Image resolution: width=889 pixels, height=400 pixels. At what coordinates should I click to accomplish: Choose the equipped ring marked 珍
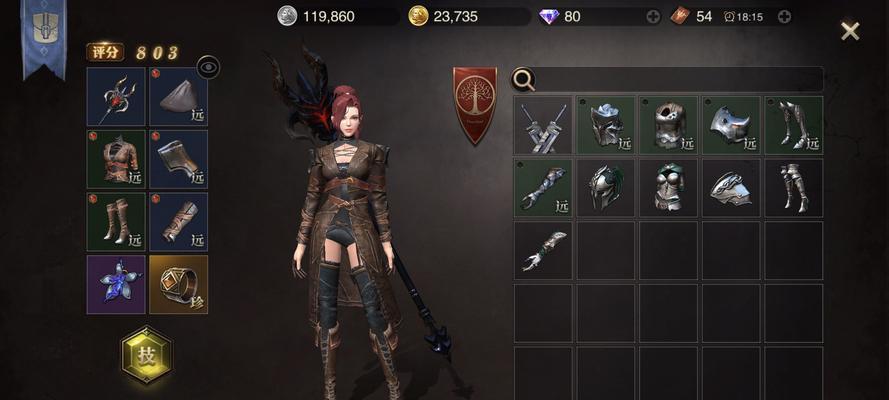(x=178, y=284)
